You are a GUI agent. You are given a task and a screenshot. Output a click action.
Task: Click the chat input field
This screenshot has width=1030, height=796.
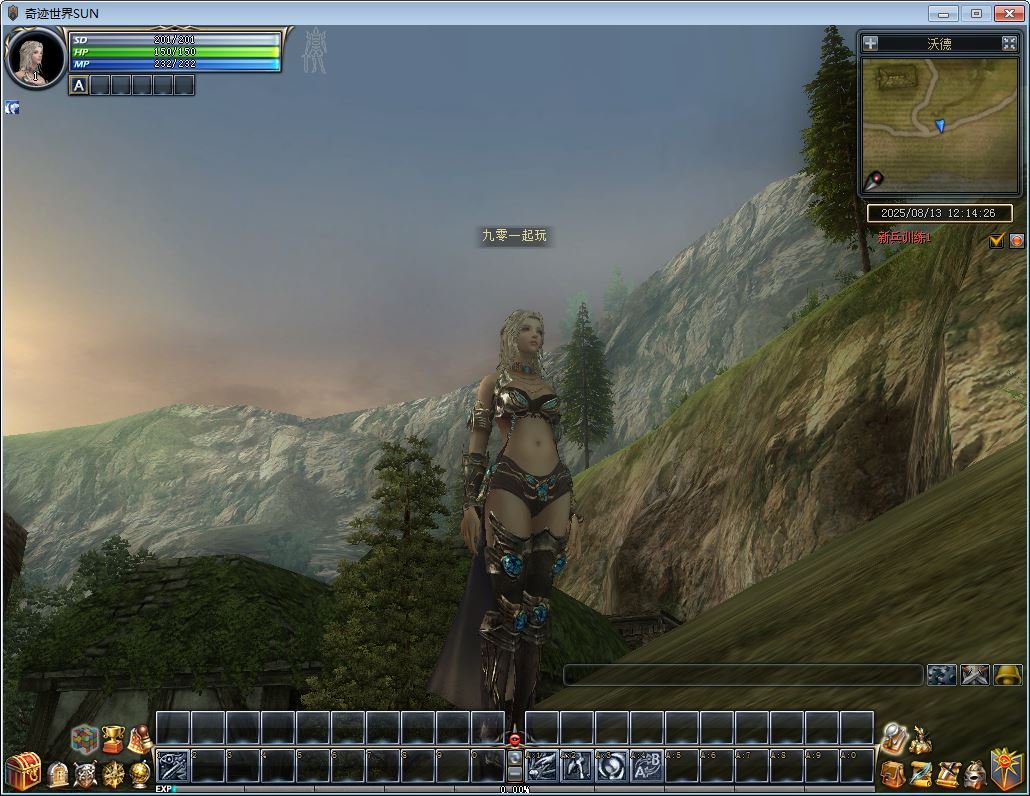click(743, 675)
